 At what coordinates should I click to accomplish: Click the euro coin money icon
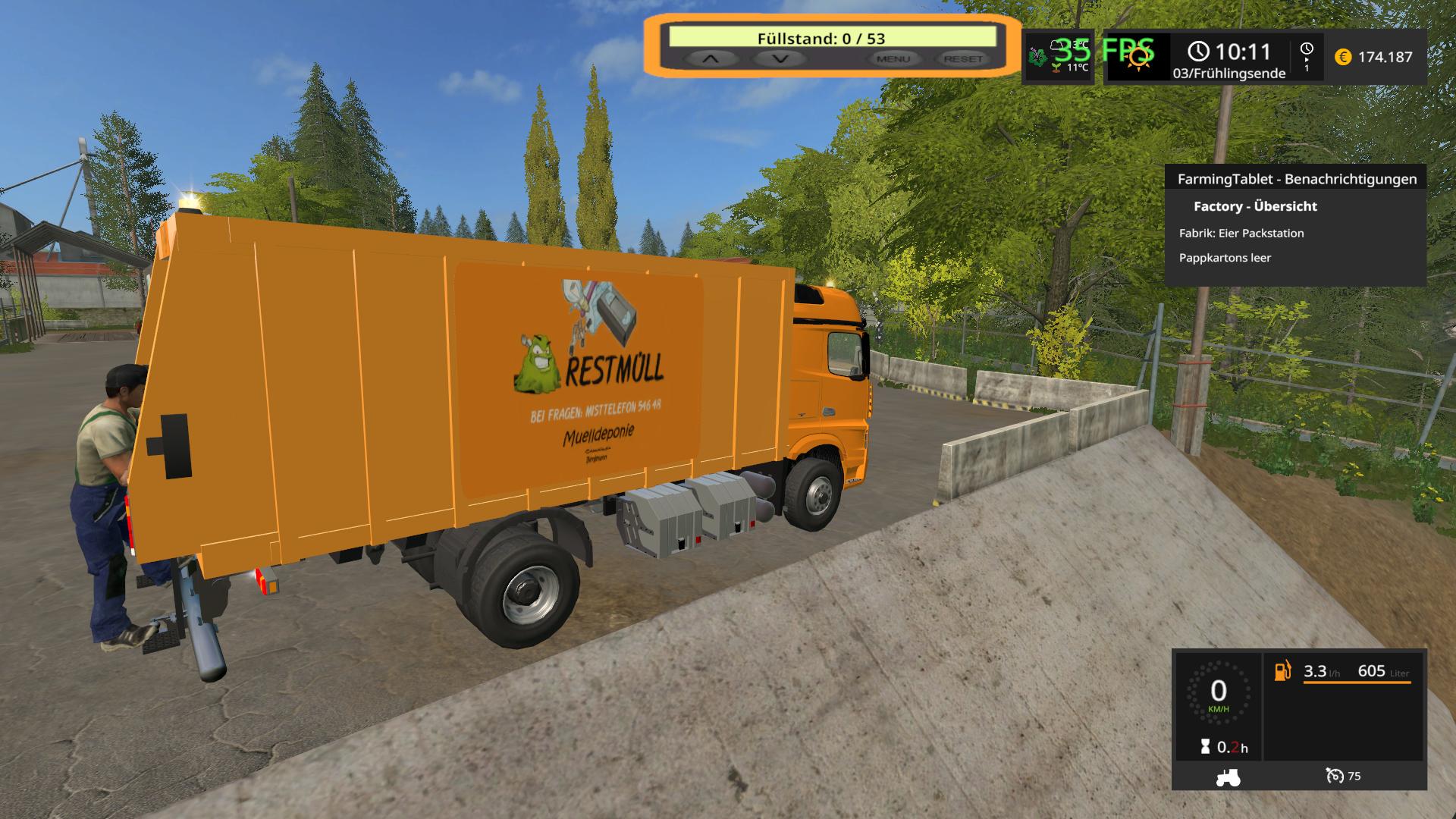1342,57
